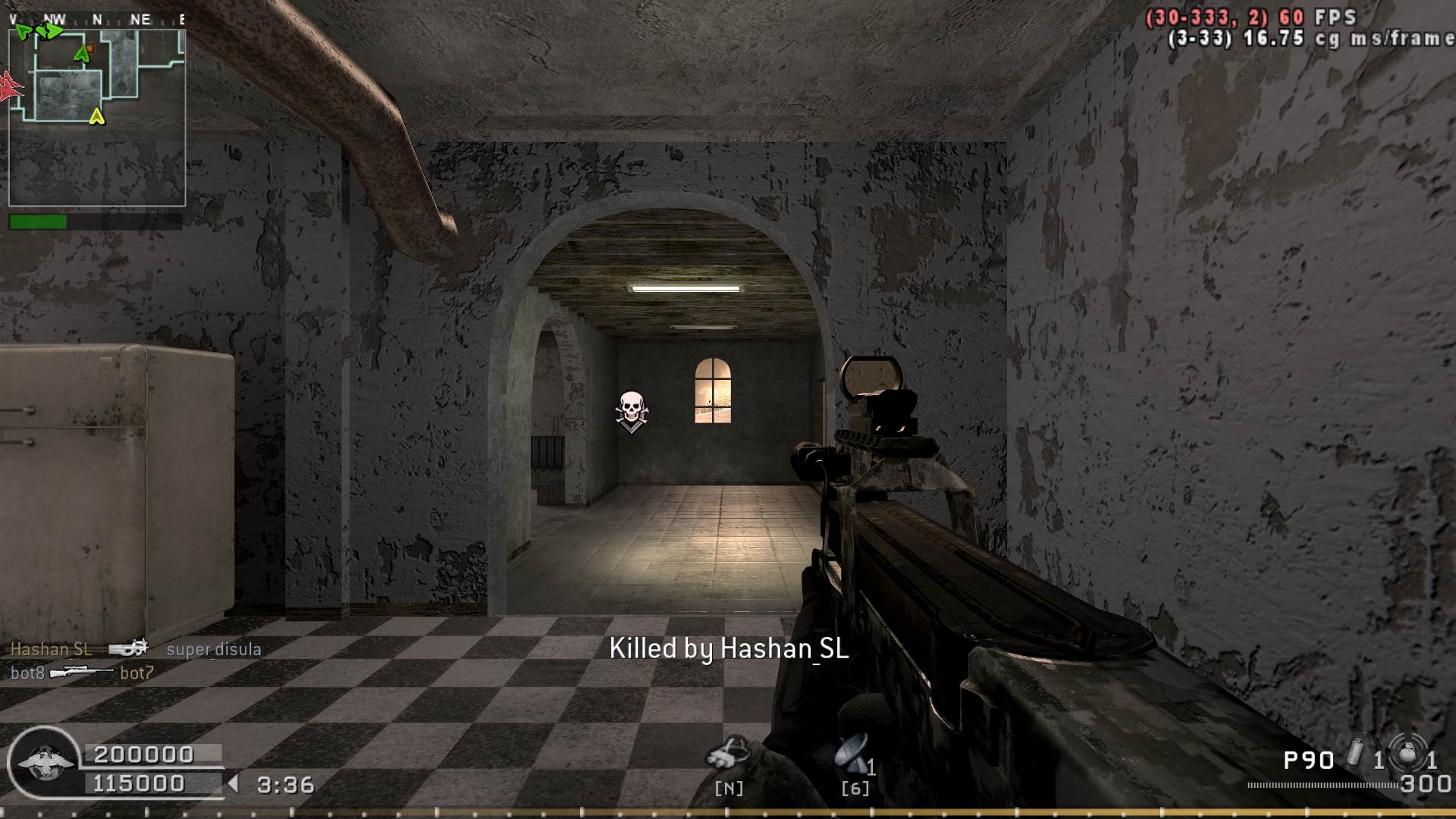Select the yellow player arrow on the minimap

[96, 116]
